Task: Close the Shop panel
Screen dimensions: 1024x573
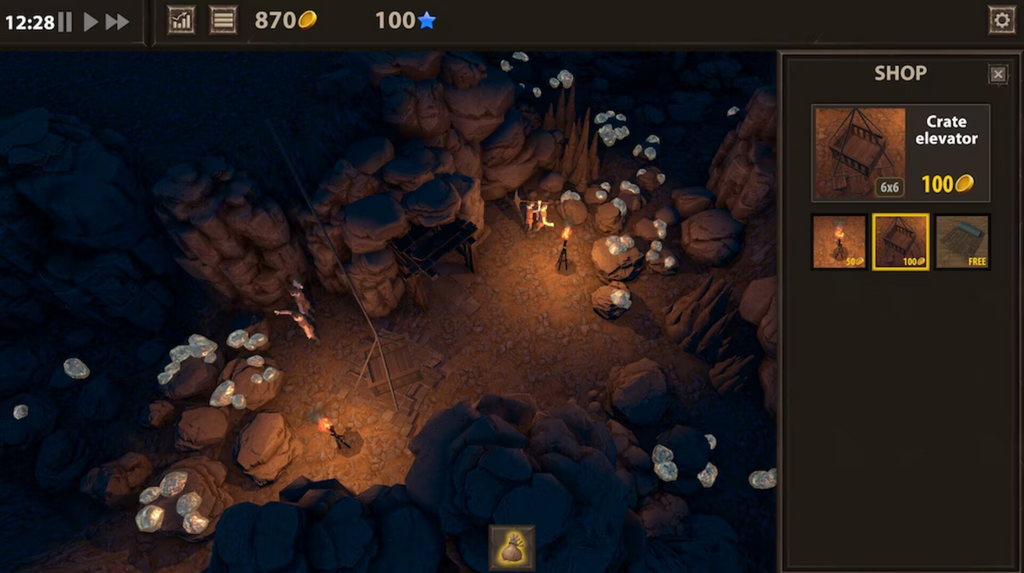Action: 997,74
